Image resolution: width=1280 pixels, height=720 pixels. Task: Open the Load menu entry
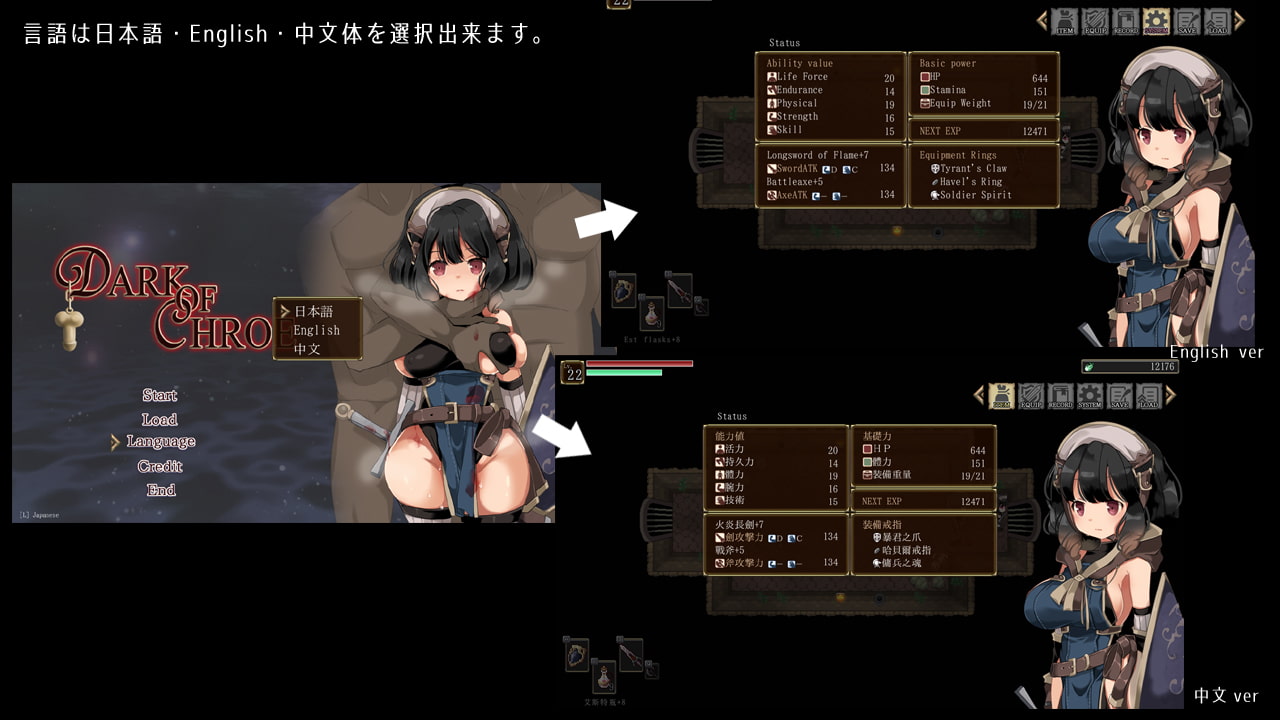[x=160, y=420]
